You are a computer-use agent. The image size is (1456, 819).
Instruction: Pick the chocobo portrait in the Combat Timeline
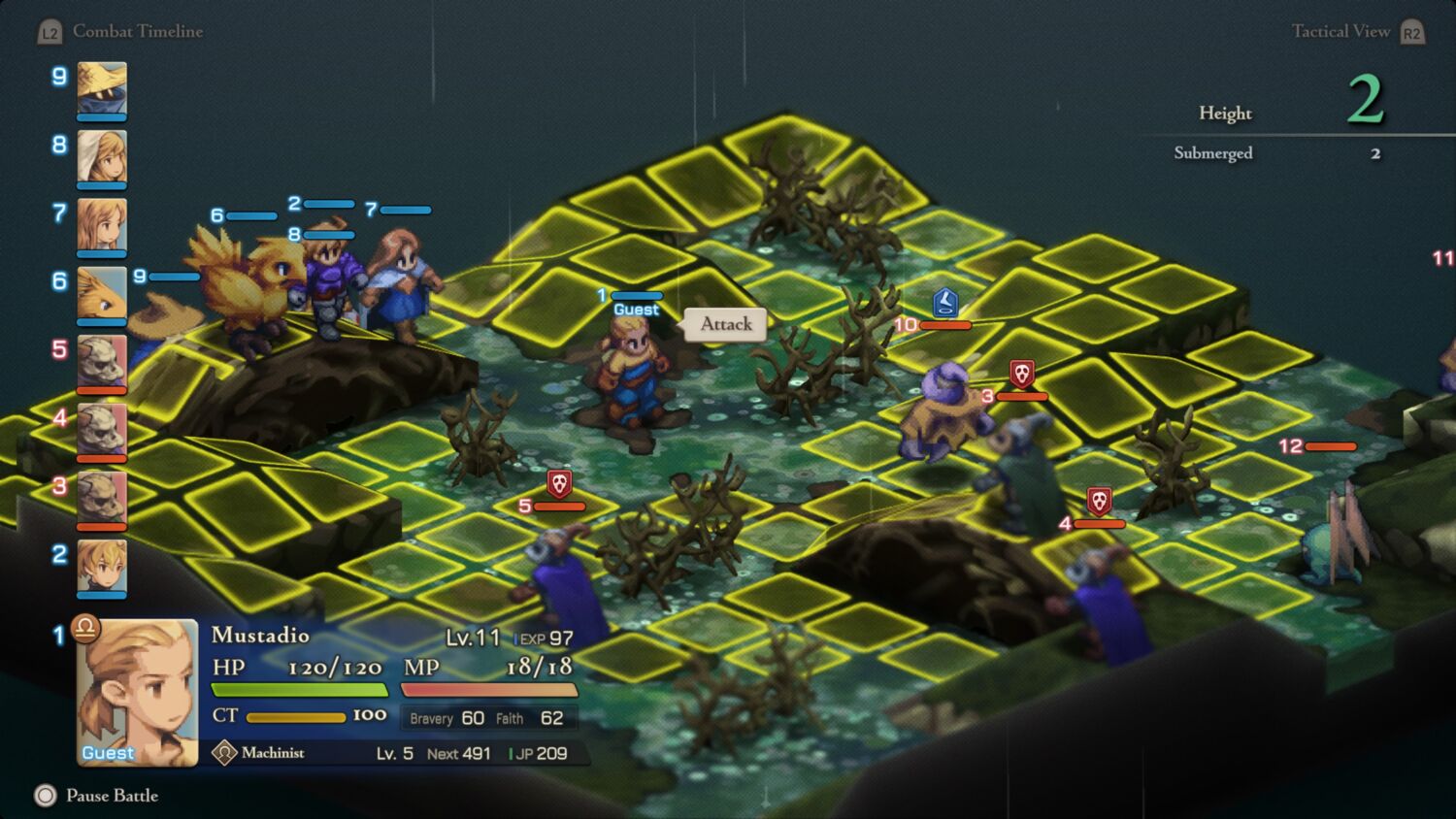[102, 292]
